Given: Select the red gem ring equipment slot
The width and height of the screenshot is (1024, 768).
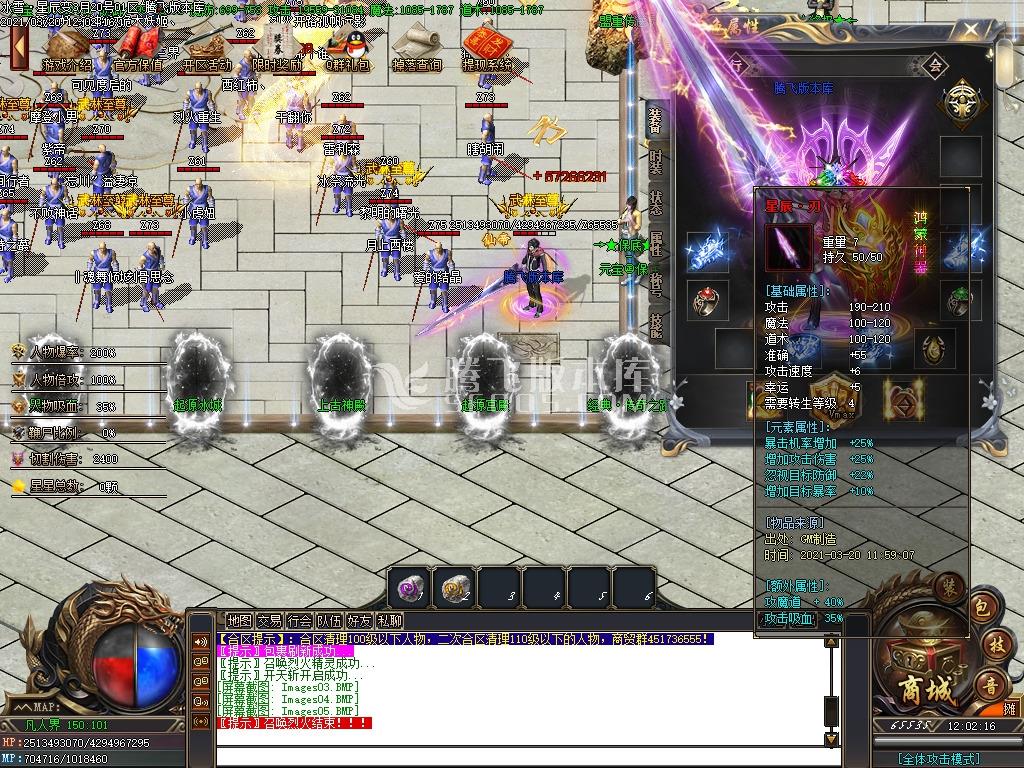Looking at the screenshot, I should tap(704, 299).
